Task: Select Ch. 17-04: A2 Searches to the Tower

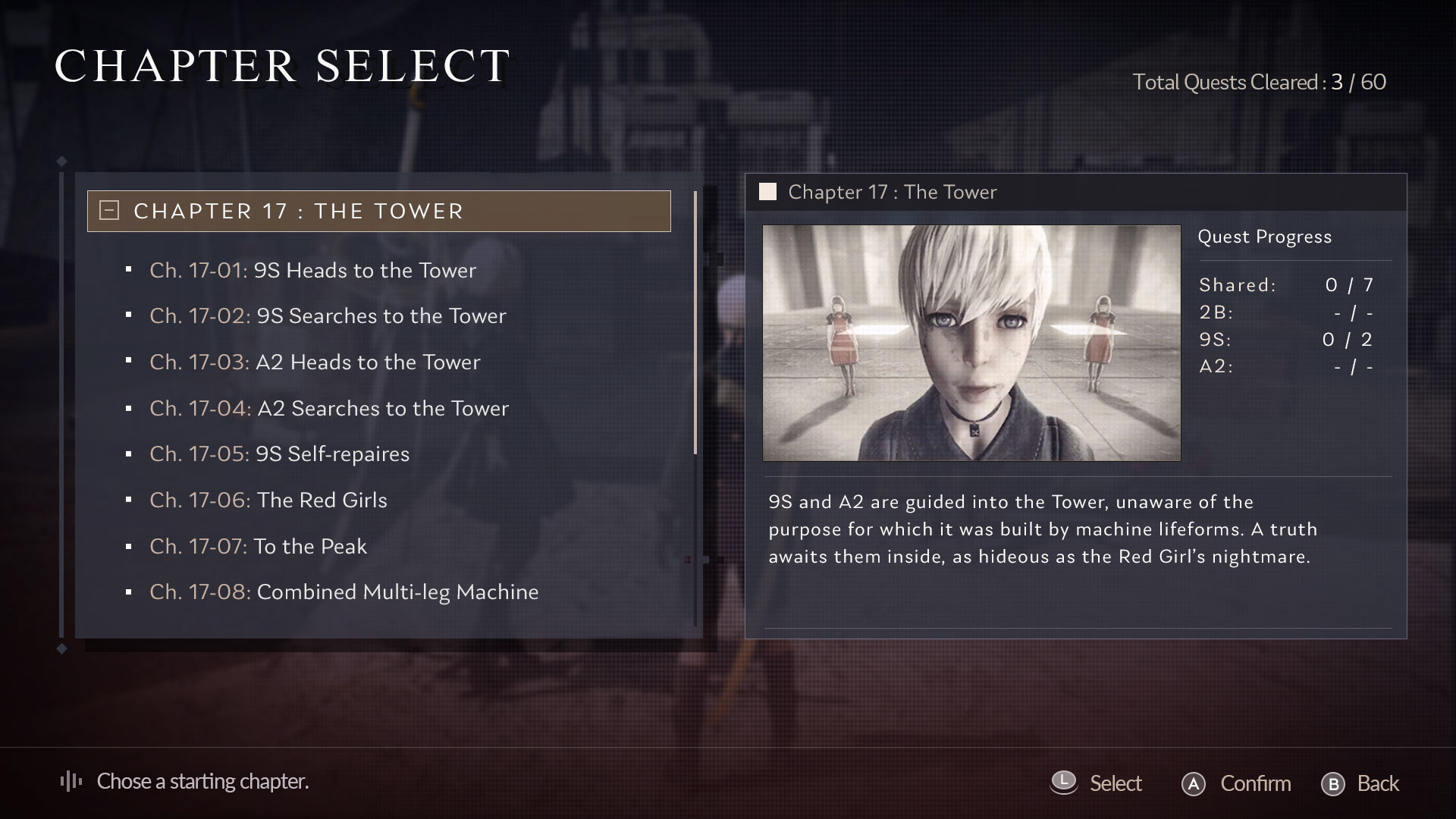Action: click(329, 409)
